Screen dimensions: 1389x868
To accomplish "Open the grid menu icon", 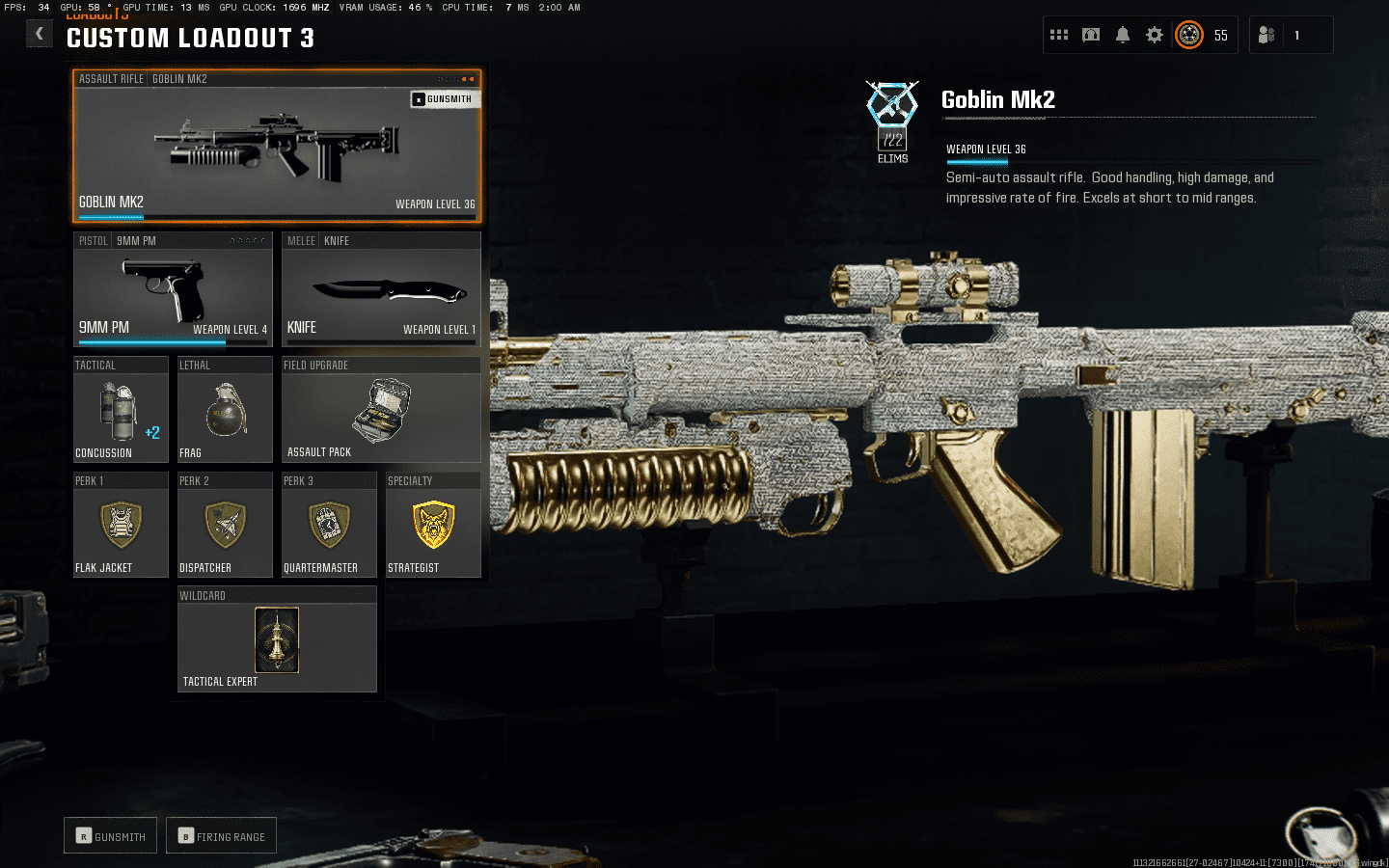I will click(x=1059, y=36).
